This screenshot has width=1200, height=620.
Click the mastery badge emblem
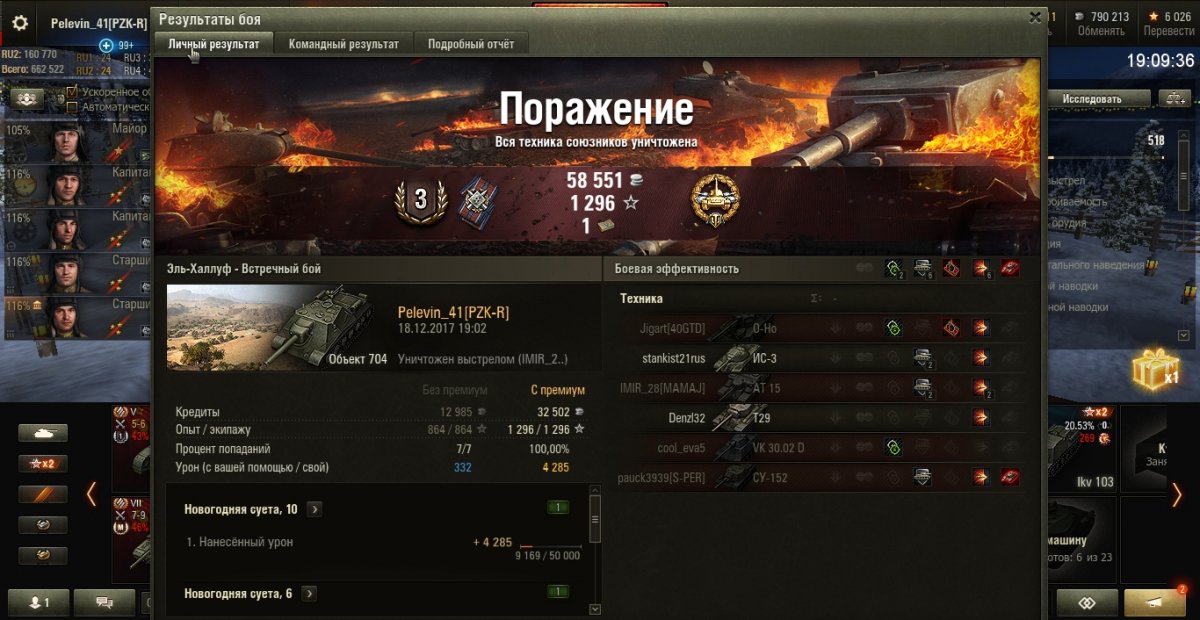pyautogui.click(x=714, y=200)
